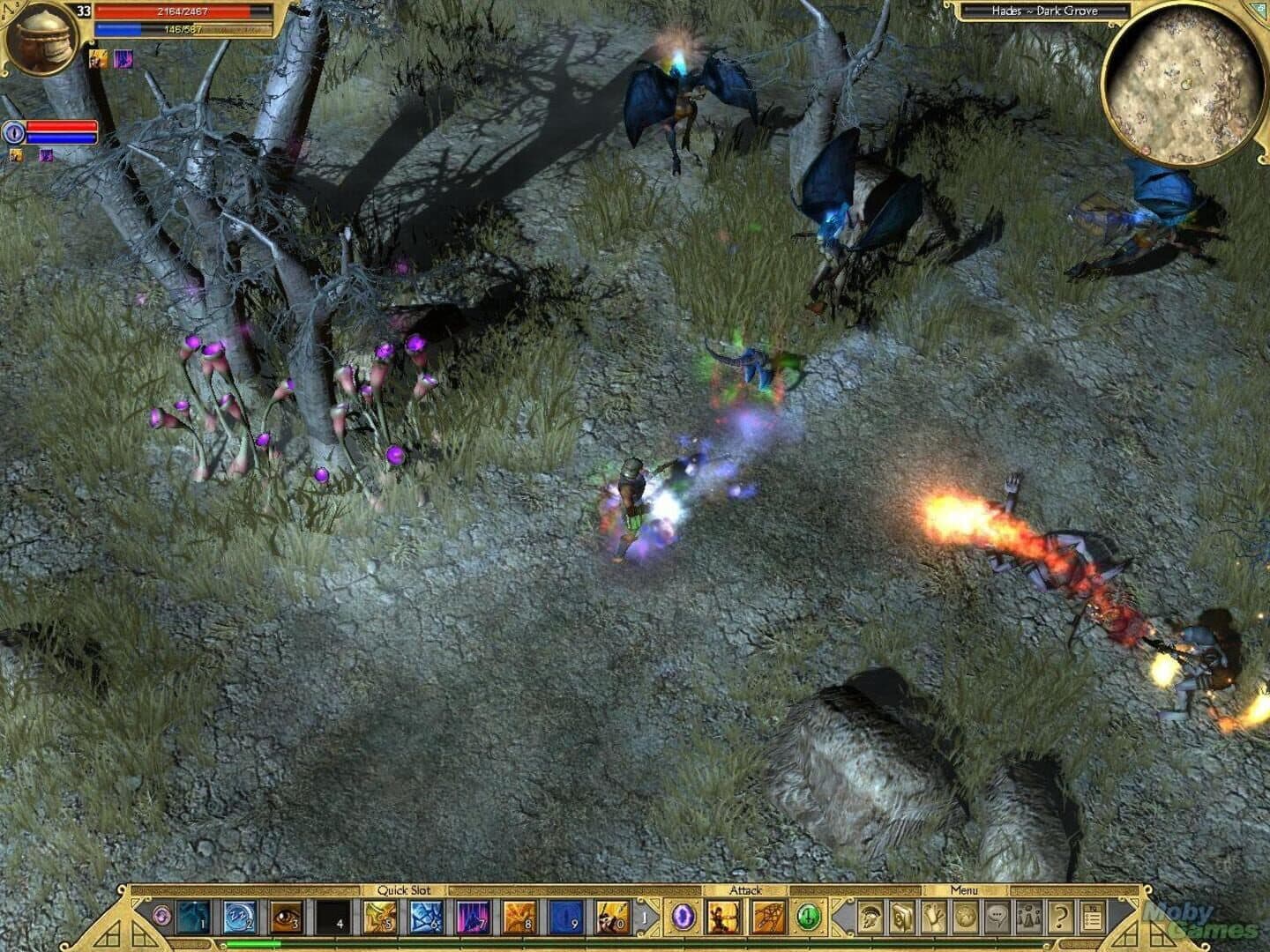Viewport: 1270px width, 952px height.
Task: Select the bow attack skill slot
Action: [x=723, y=917]
